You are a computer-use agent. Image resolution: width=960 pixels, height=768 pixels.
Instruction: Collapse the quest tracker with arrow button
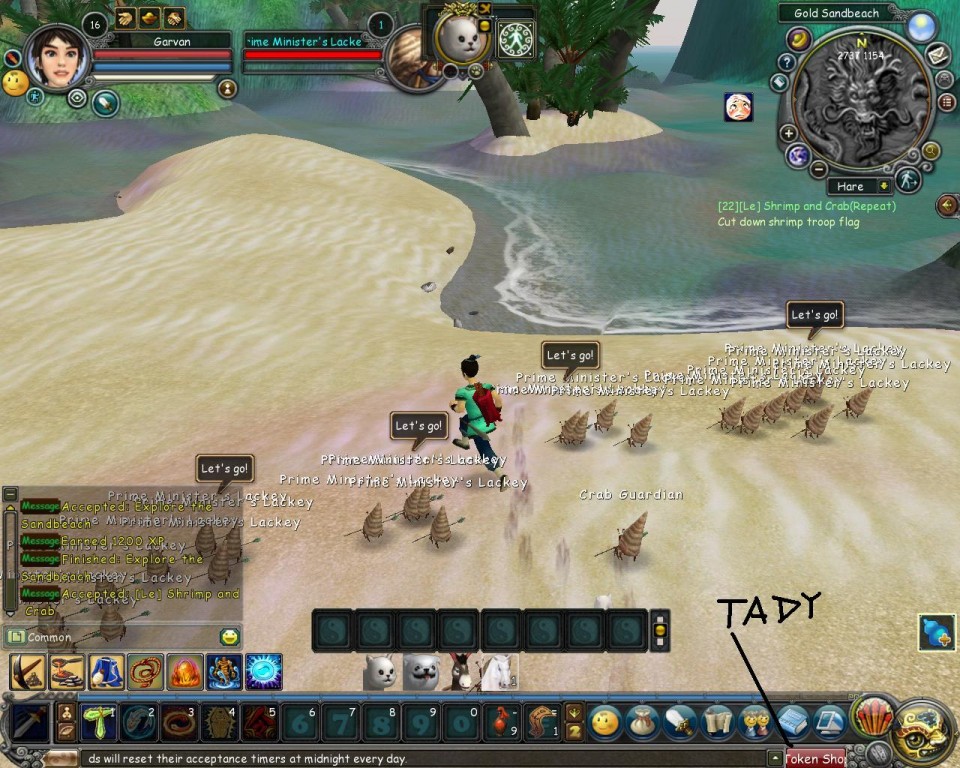point(946,205)
